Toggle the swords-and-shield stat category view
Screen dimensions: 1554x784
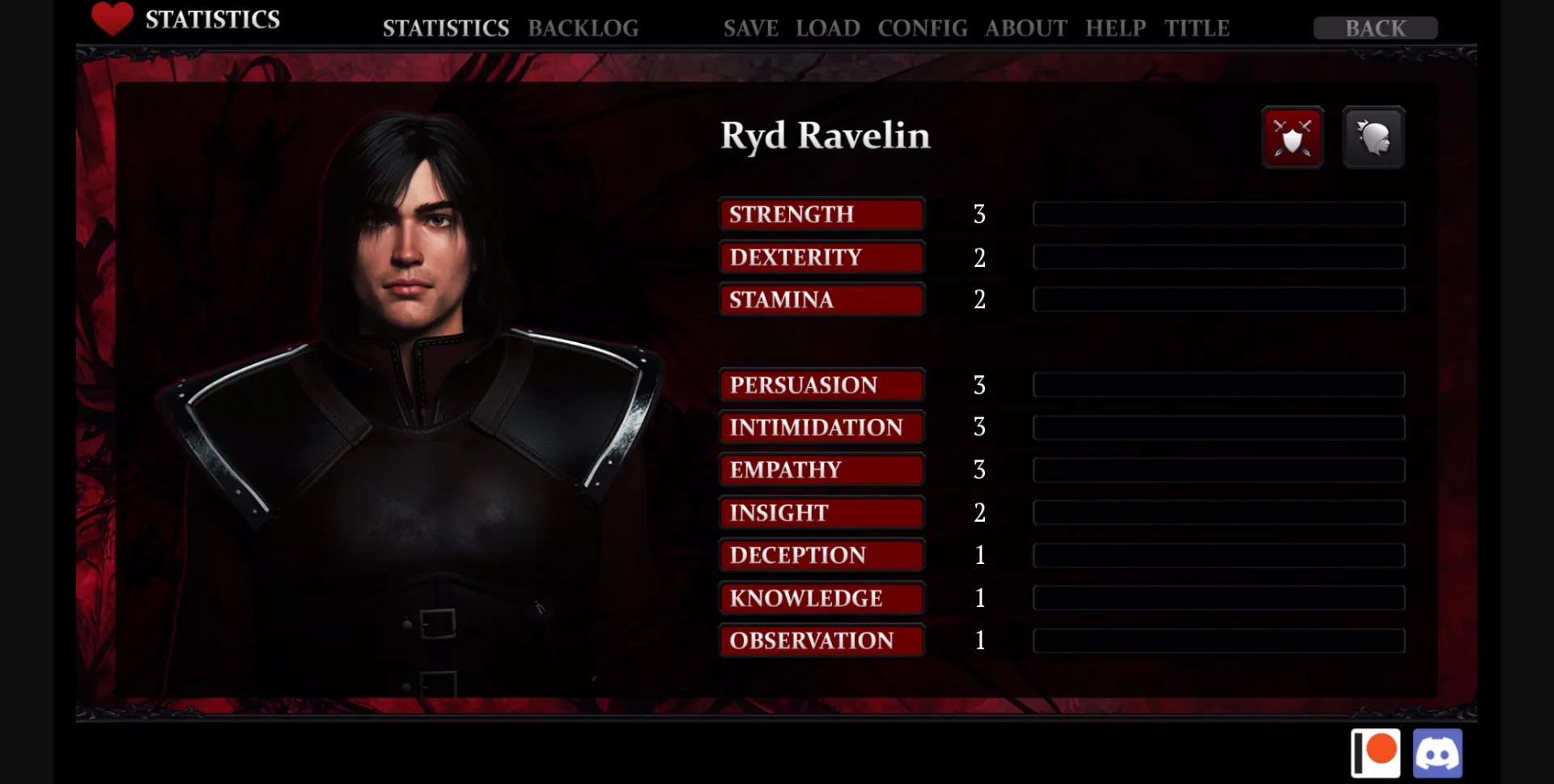[1293, 137]
